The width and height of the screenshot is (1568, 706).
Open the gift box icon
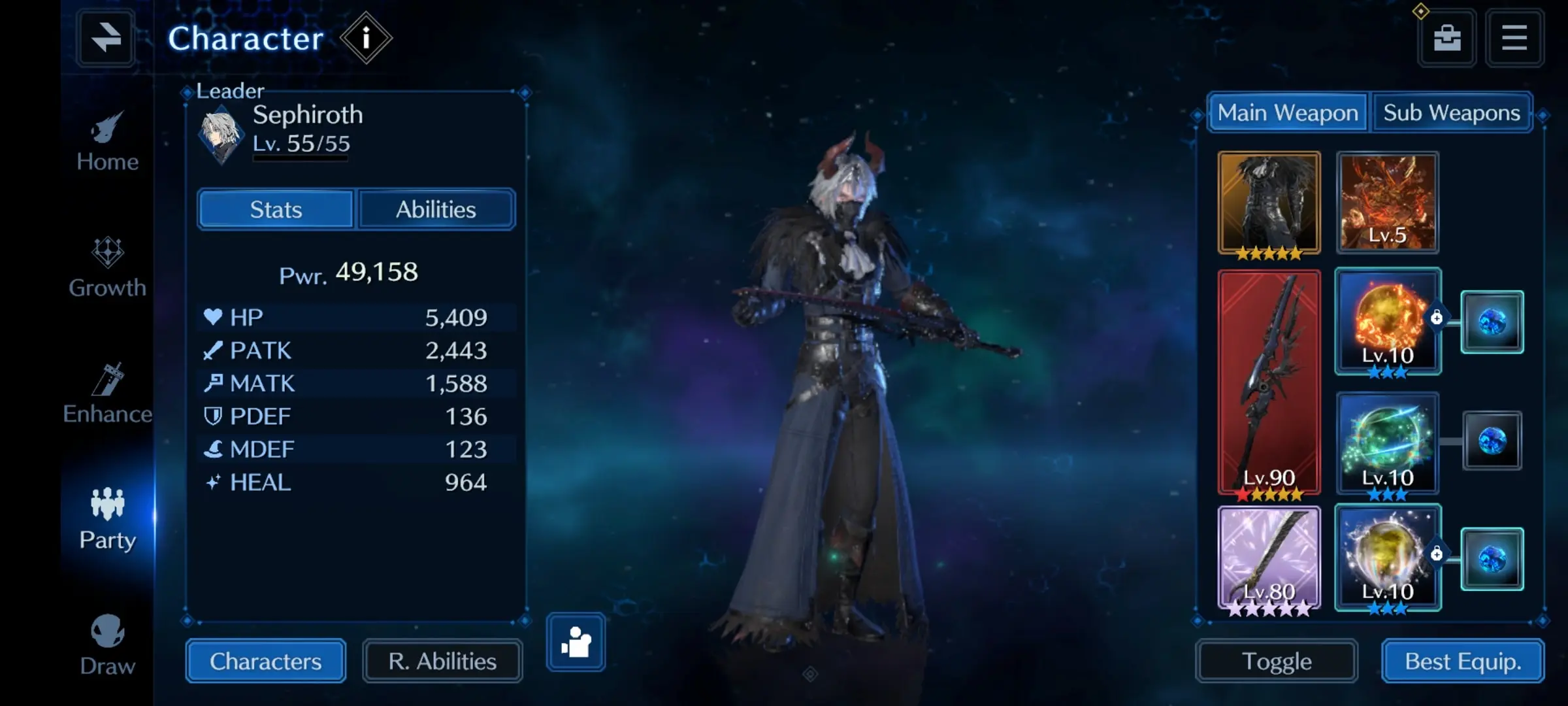pos(1447,38)
